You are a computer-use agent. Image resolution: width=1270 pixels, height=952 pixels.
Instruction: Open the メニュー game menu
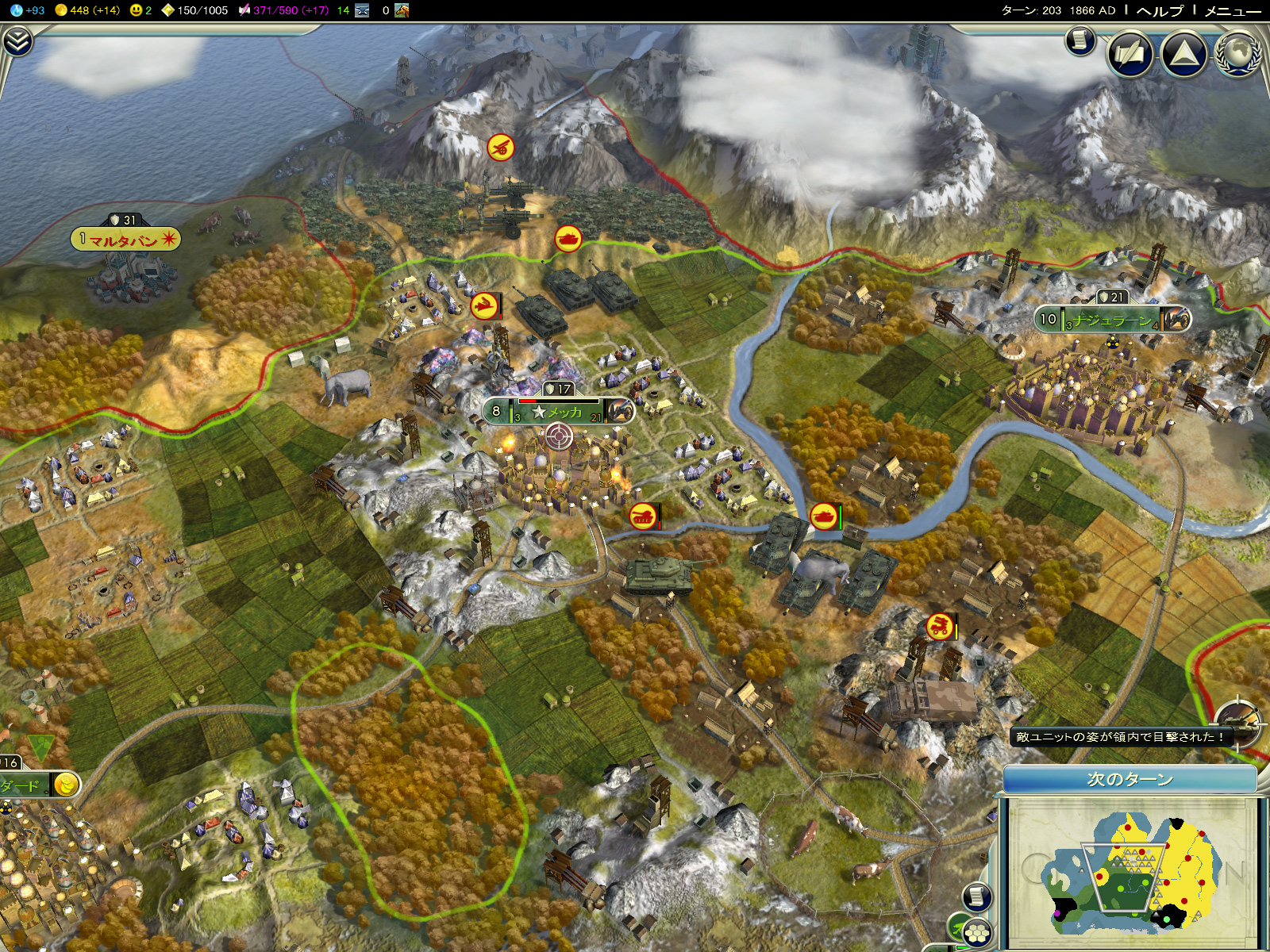pos(1232,10)
